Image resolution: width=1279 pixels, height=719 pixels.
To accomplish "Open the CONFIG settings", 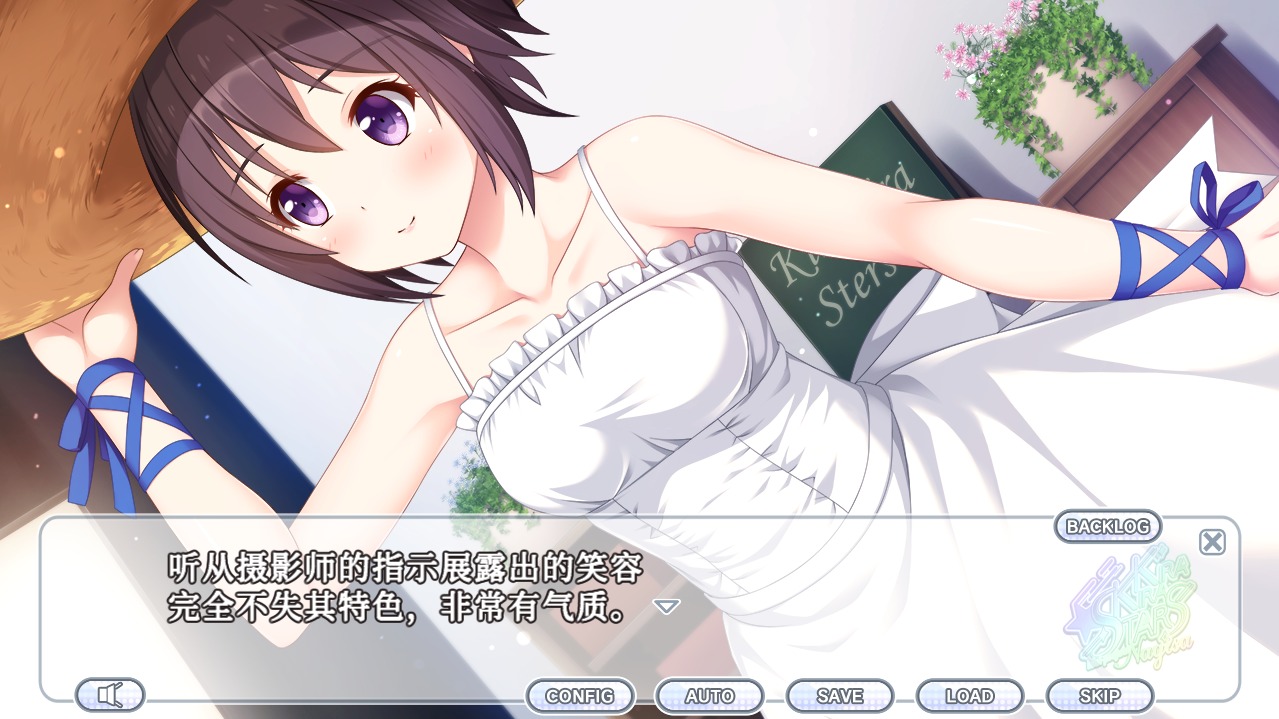I will click(580, 696).
